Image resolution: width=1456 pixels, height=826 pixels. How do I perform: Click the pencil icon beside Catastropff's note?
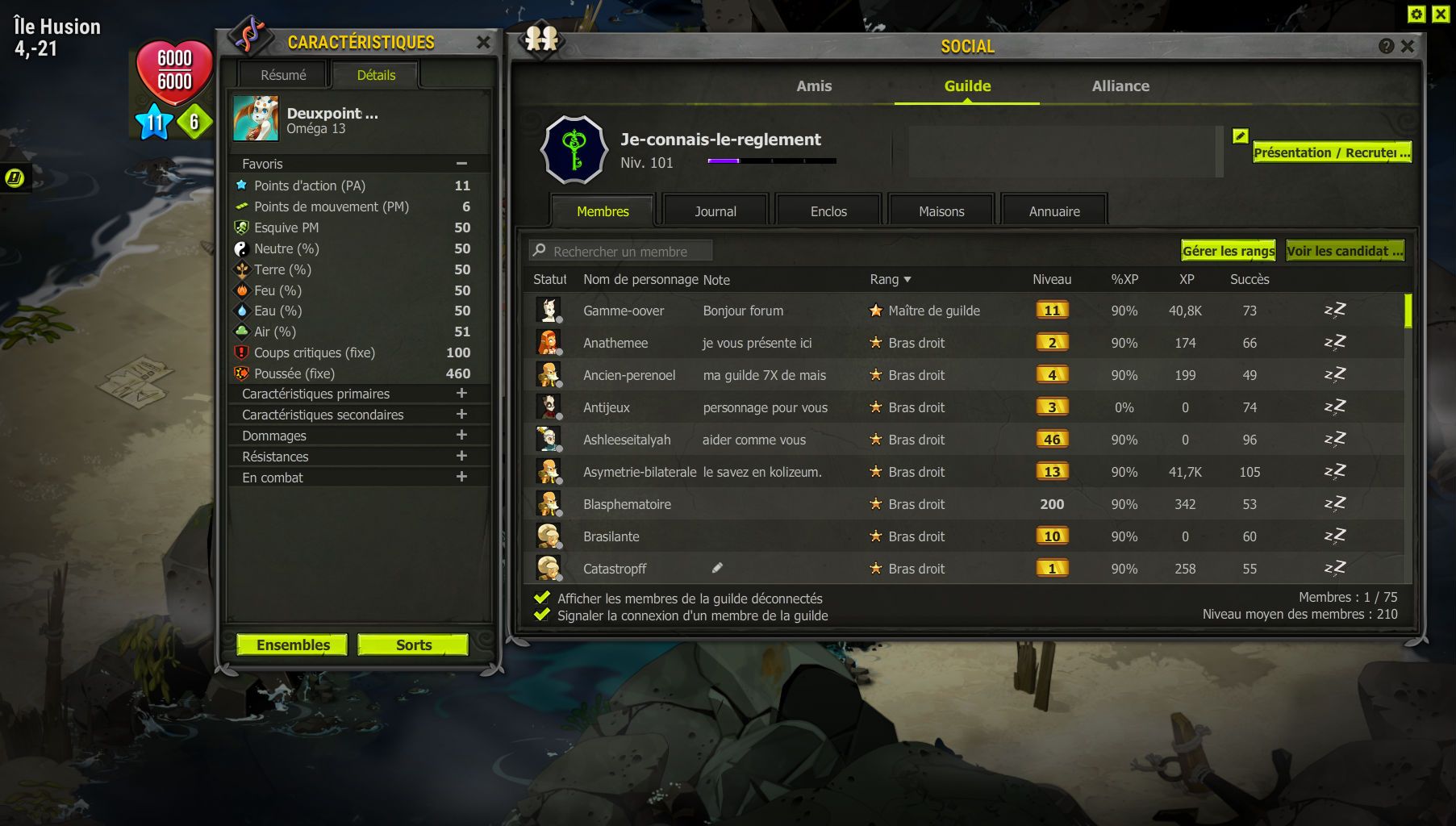(x=716, y=568)
